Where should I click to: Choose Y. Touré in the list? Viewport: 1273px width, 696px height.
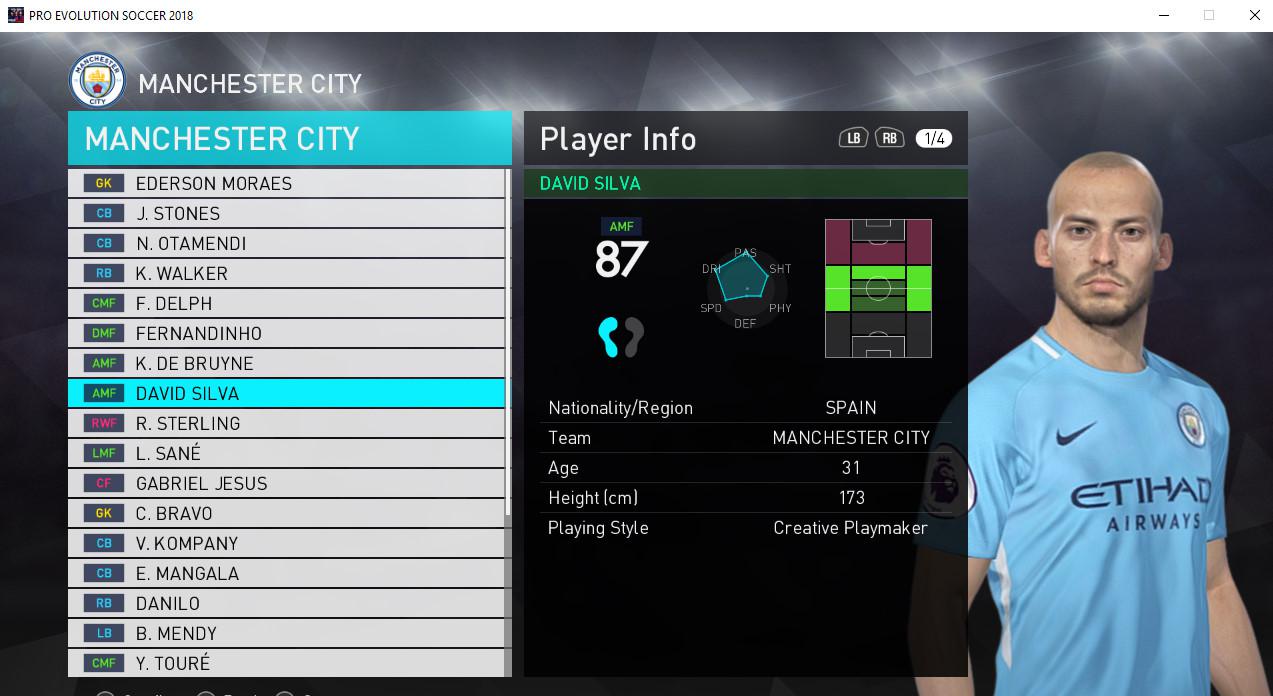(287, 662)
